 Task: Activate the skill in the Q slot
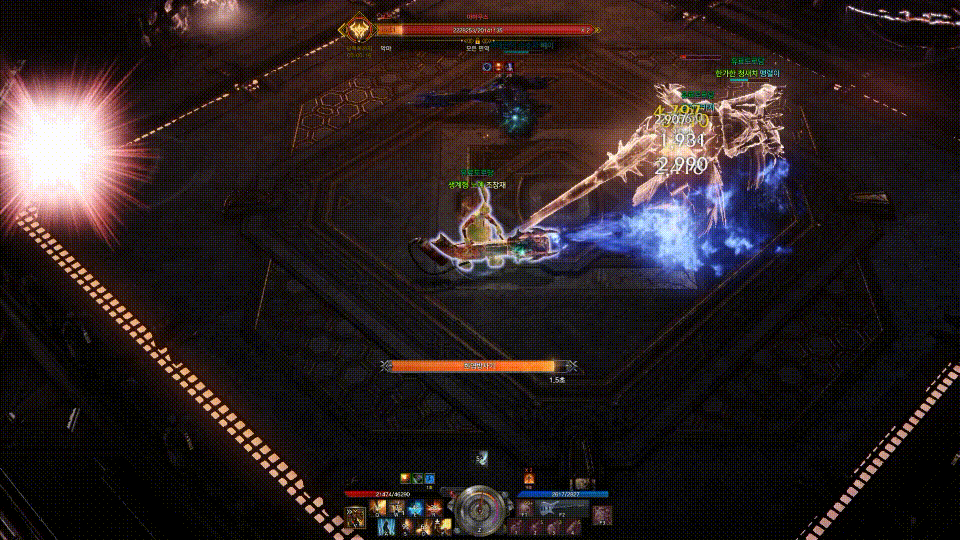pos(379,508)
